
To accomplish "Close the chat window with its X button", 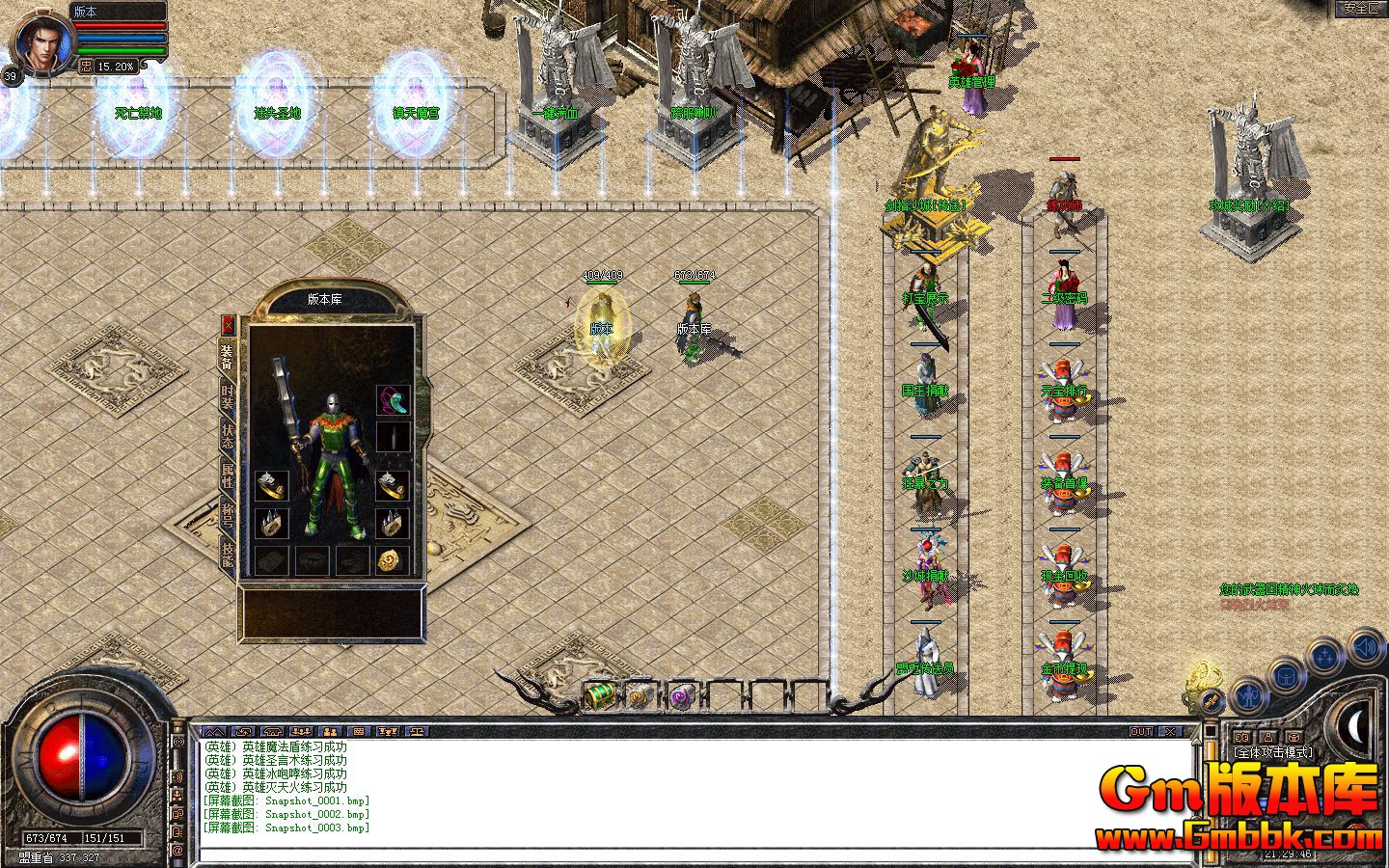I will click(x=1169, y=732).
